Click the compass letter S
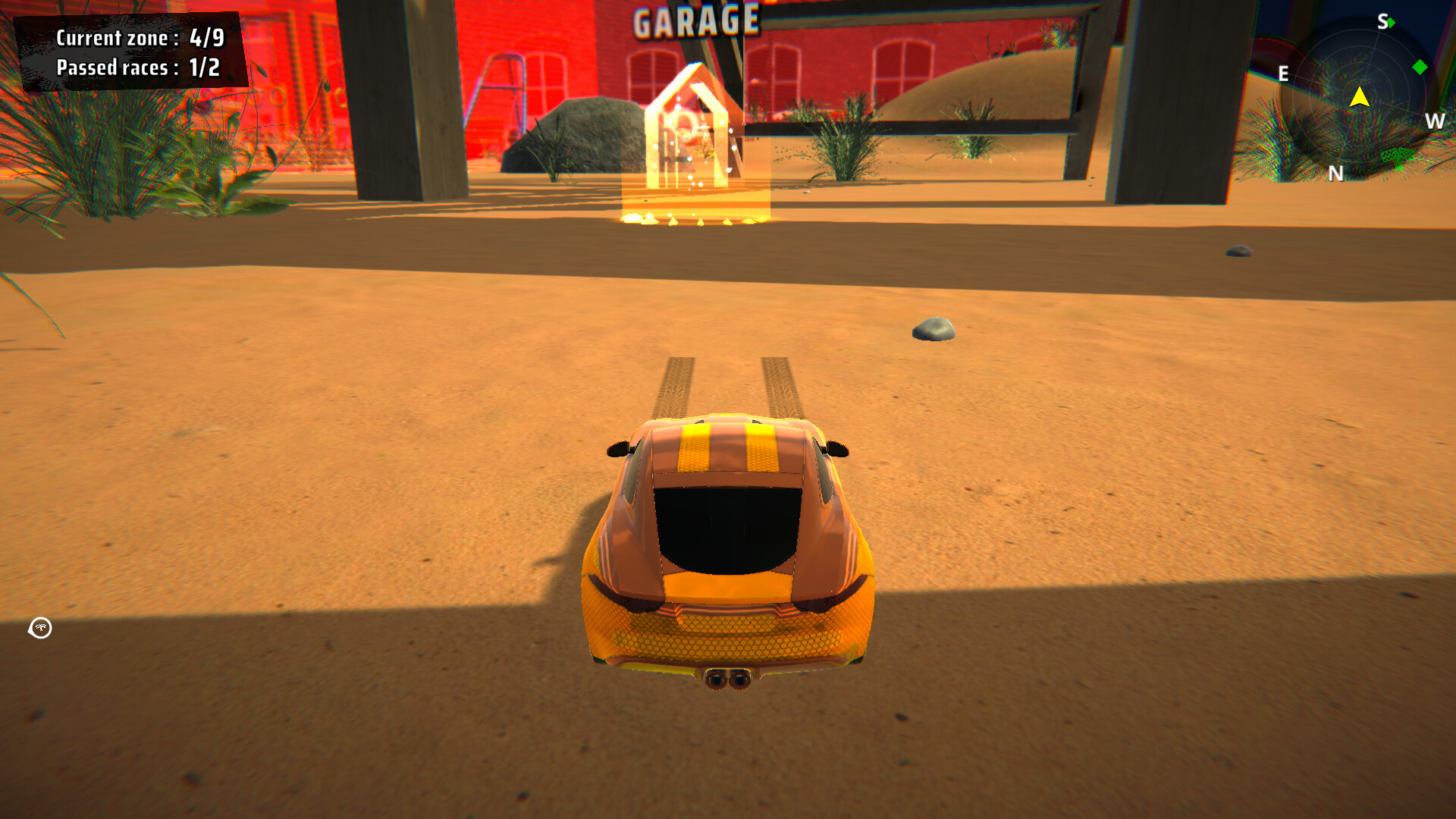1456x819 pixels. pos(1383,22)
